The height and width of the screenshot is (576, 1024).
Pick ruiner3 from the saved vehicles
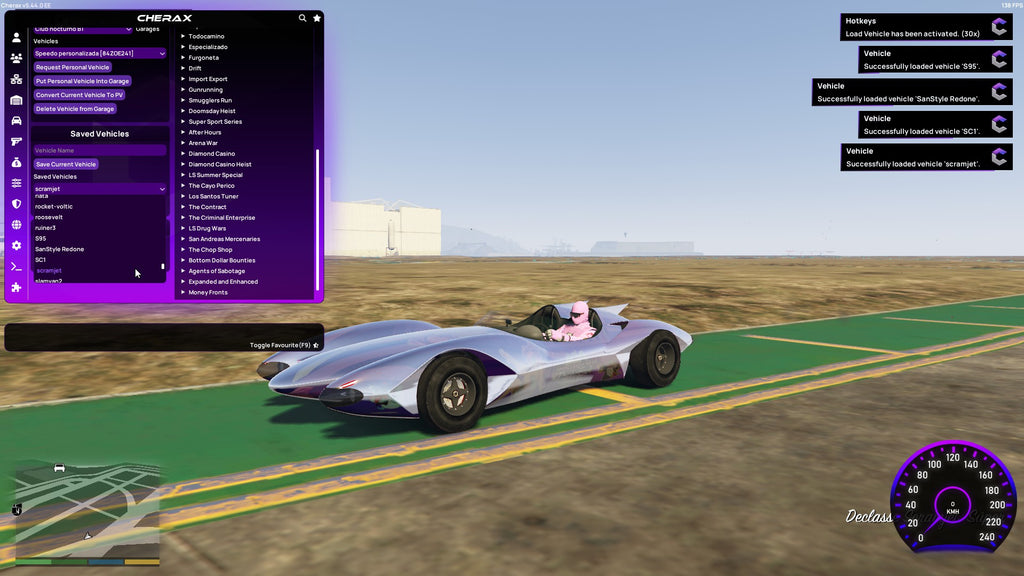45,228
